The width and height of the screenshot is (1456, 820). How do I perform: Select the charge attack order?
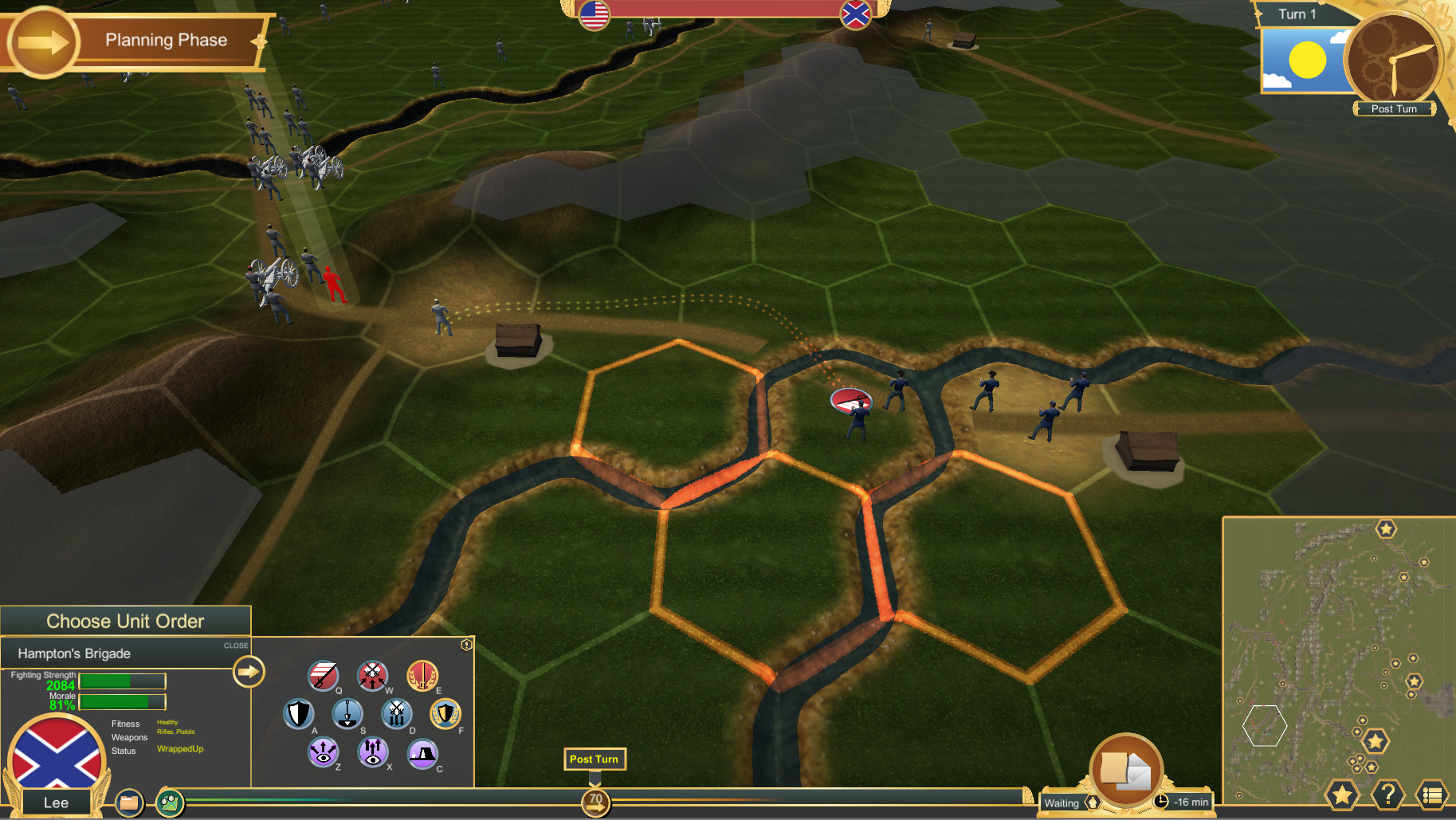[x=323, y=676]
